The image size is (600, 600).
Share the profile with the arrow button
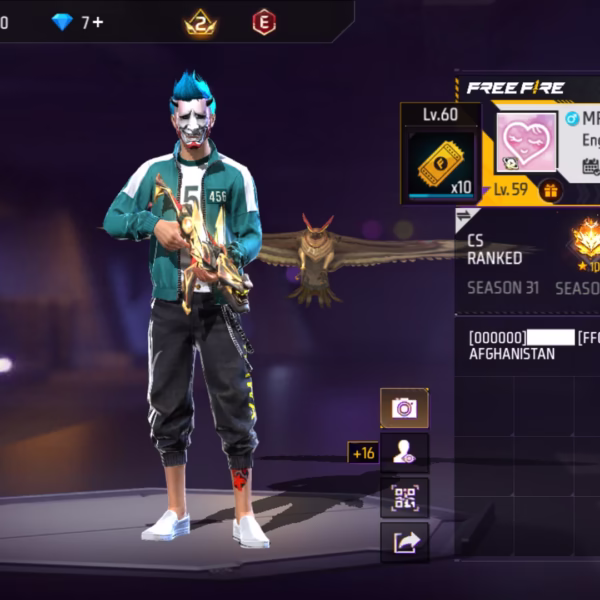pos(404,542)
